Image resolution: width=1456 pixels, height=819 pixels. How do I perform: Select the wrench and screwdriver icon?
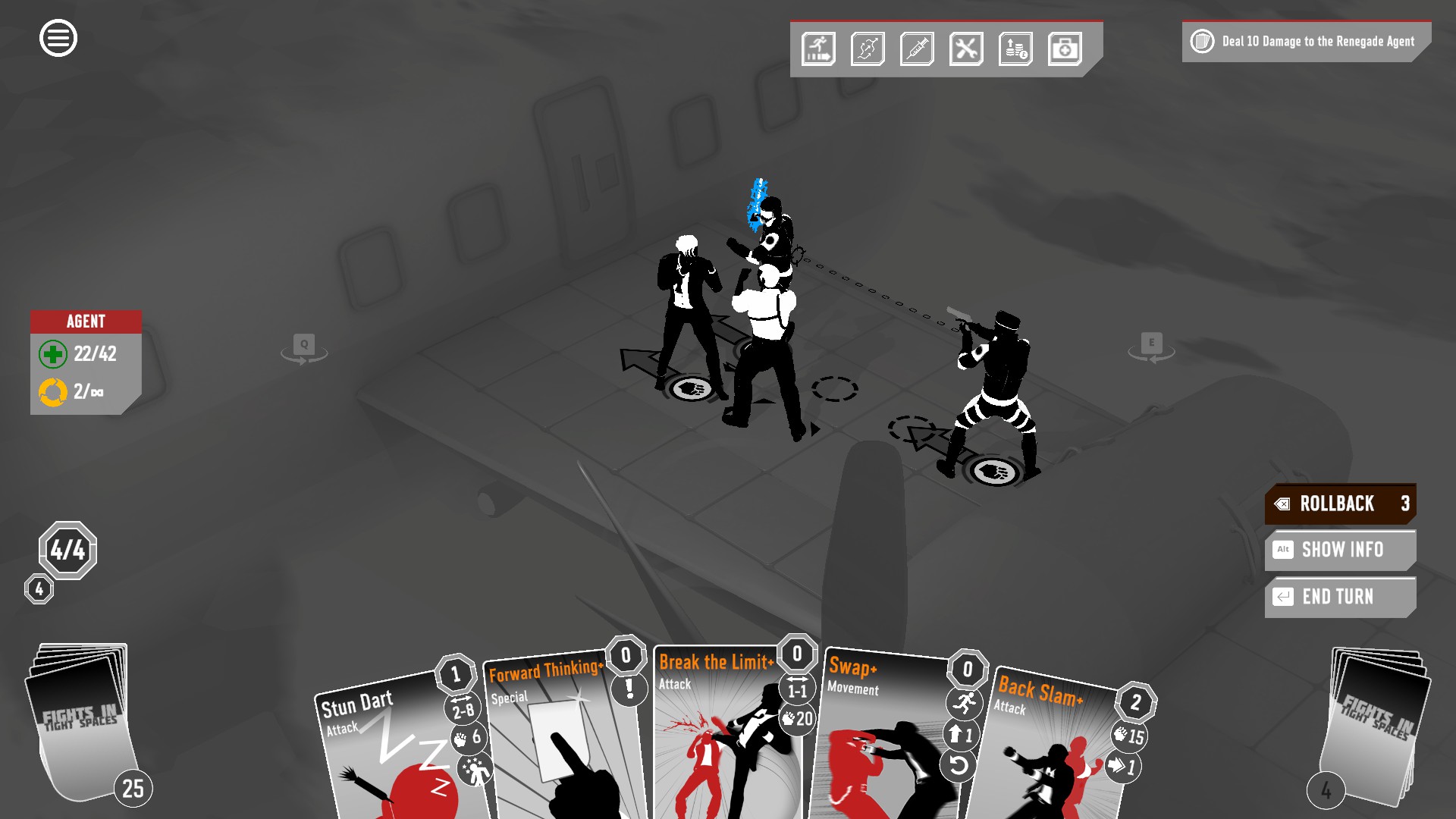pyautogui.click(x=966, y=49)
